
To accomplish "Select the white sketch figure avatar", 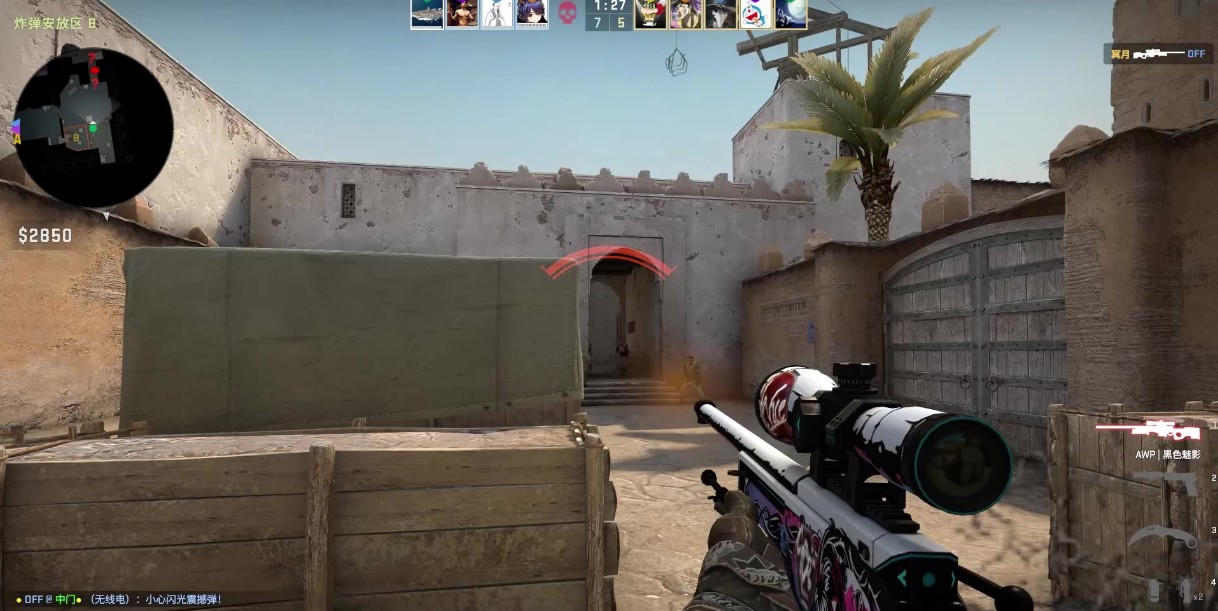I will click(497, 14).
